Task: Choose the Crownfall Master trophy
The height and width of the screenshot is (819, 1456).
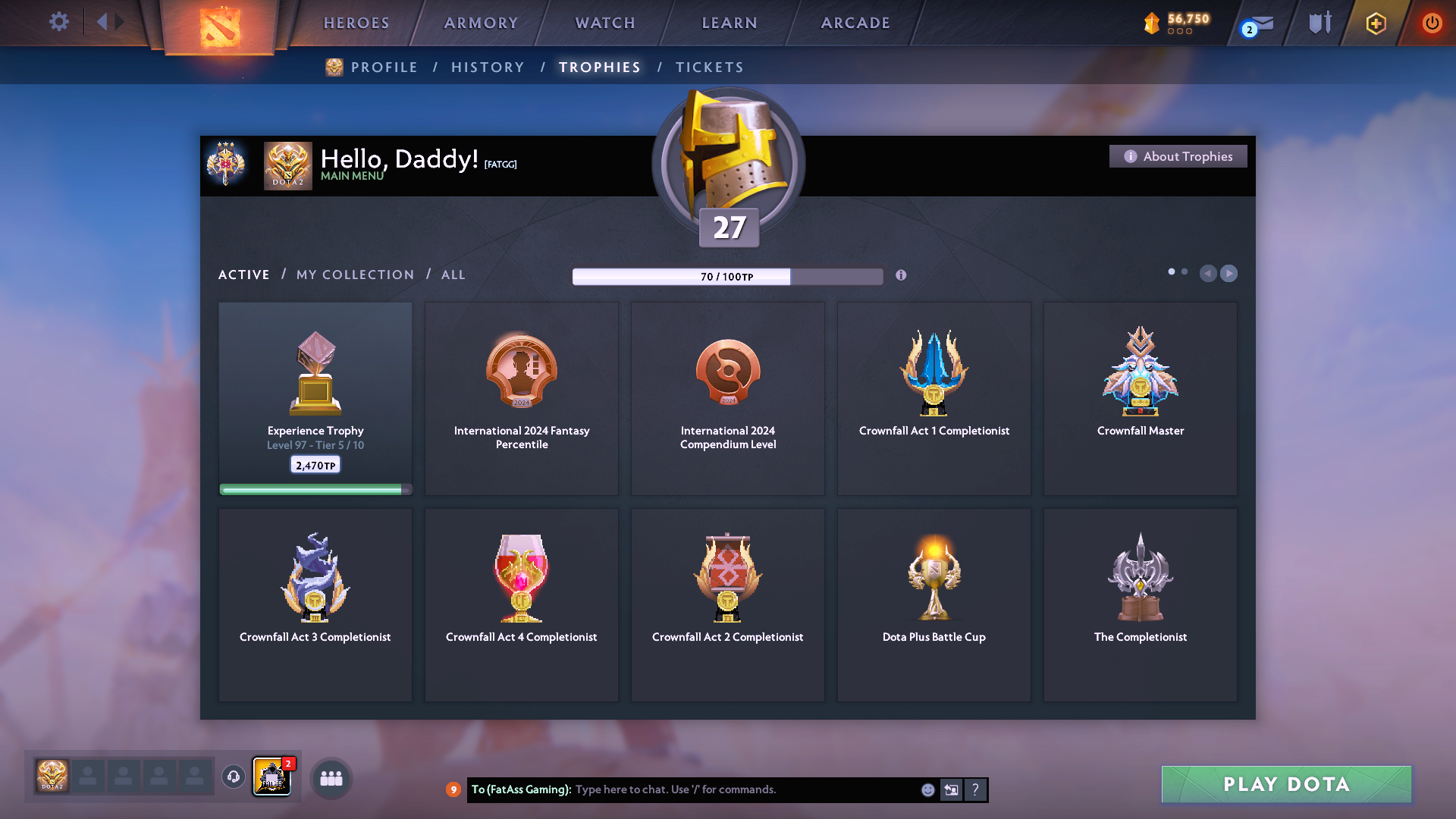Action: [x=1140, y=398]
